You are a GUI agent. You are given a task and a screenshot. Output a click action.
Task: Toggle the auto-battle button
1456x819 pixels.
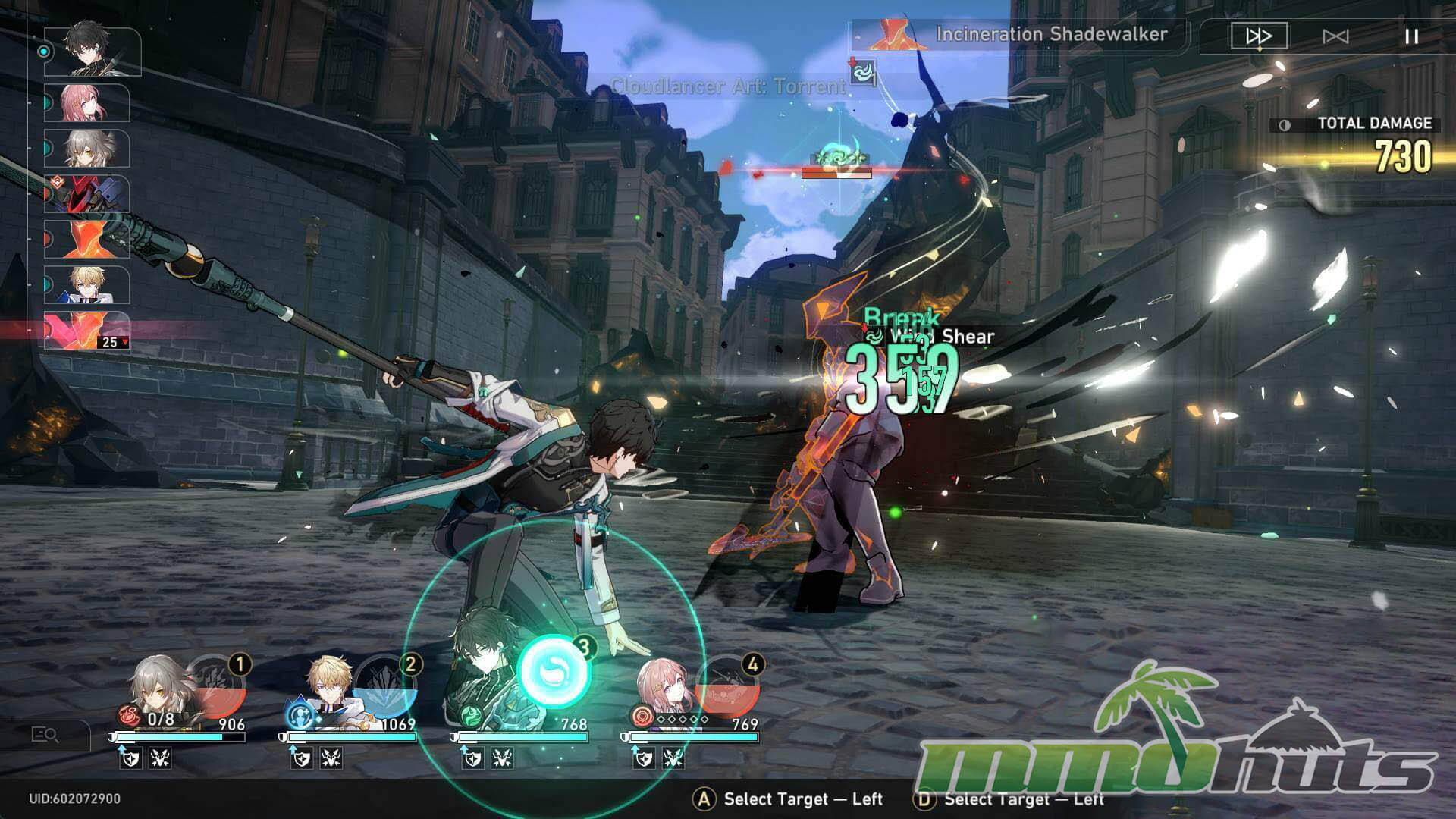click(x=1335, y=36)
